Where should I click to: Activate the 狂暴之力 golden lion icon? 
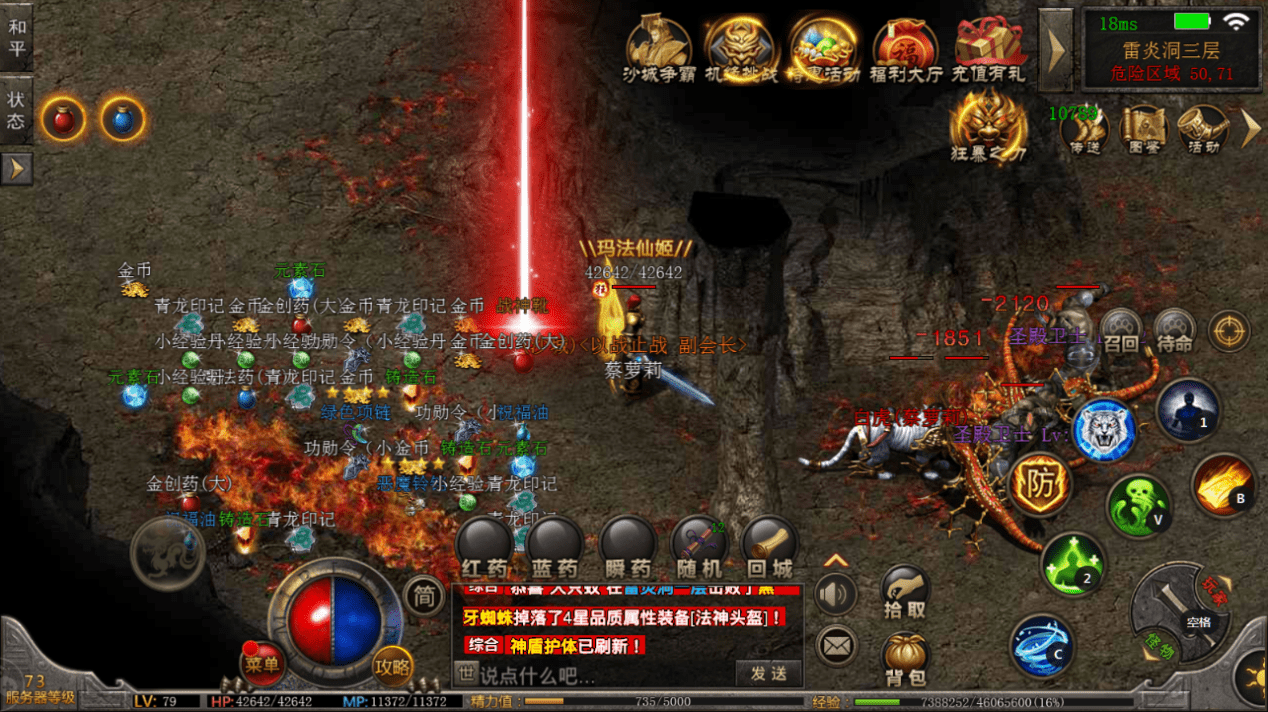[988, 123]
